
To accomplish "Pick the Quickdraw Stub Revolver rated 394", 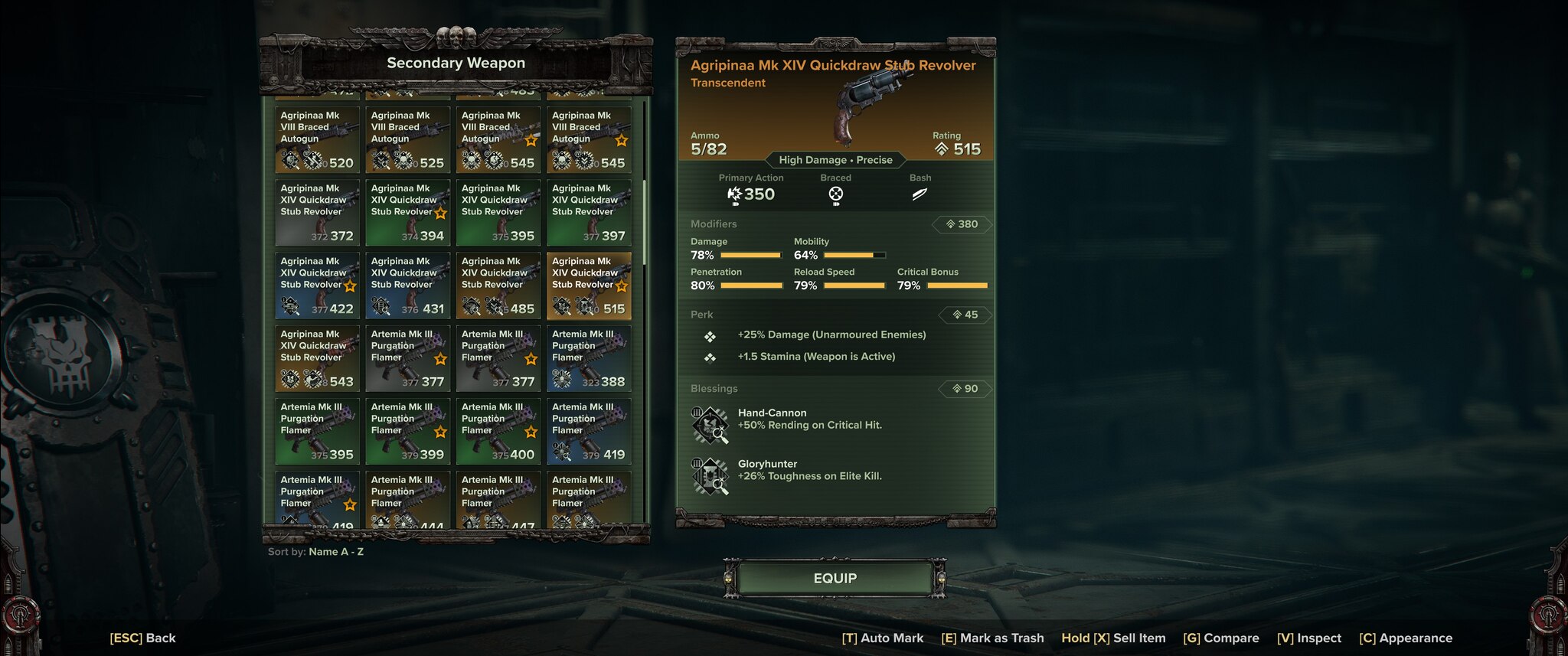I will click(x=407, y=212).
